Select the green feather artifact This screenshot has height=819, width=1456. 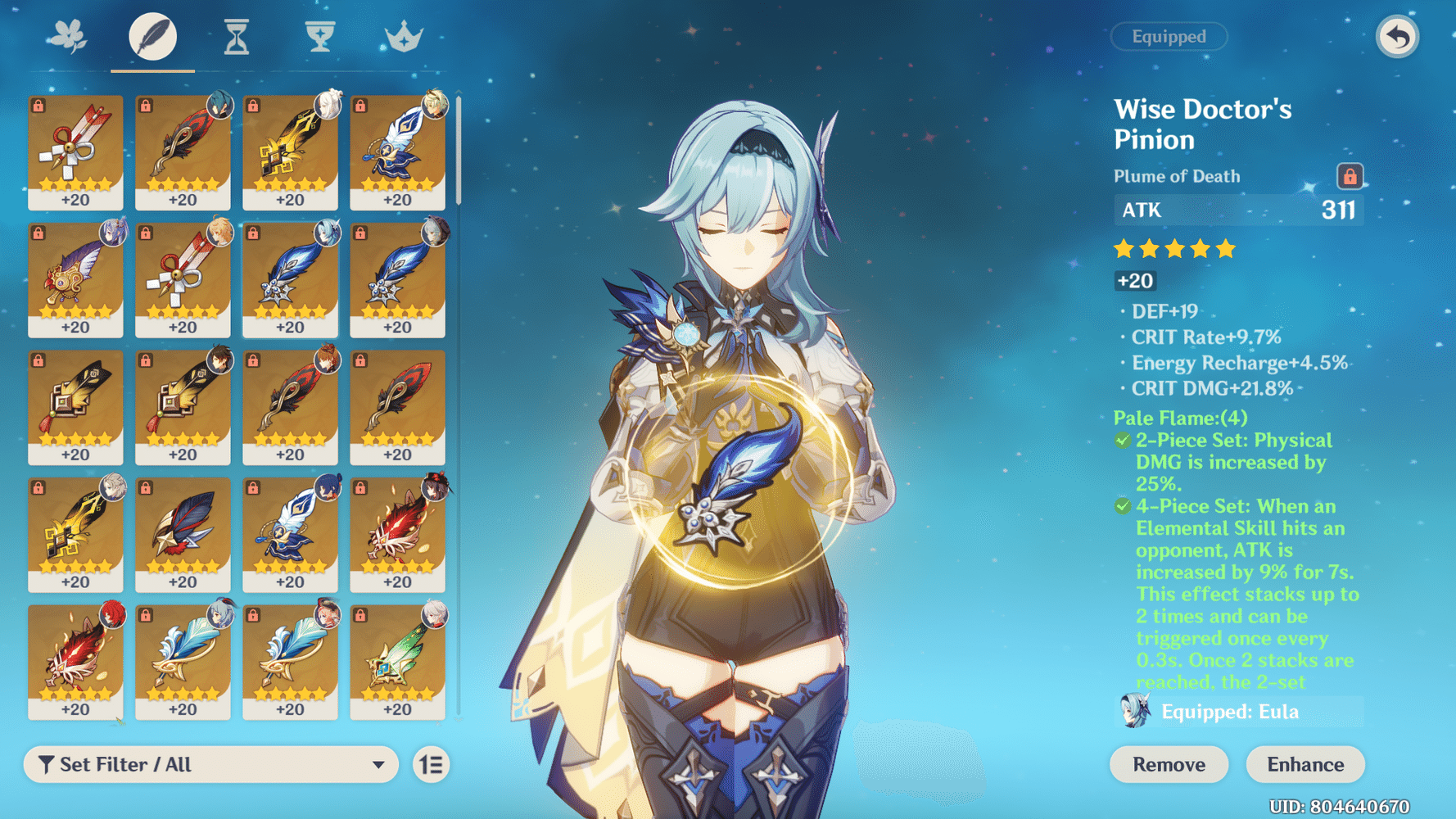click(x=398, y=660)
